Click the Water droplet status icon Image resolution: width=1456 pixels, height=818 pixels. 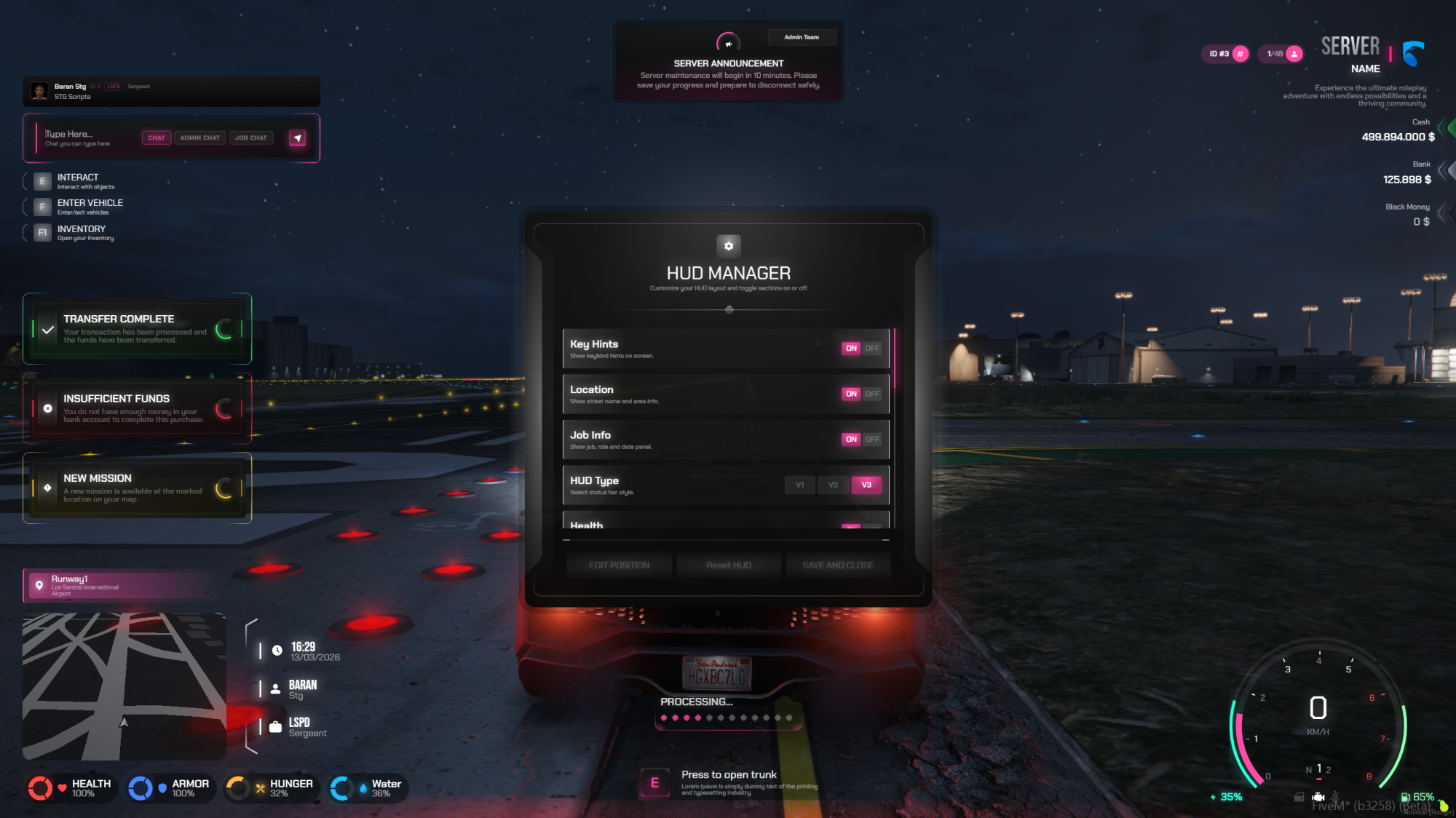point(341,787)
